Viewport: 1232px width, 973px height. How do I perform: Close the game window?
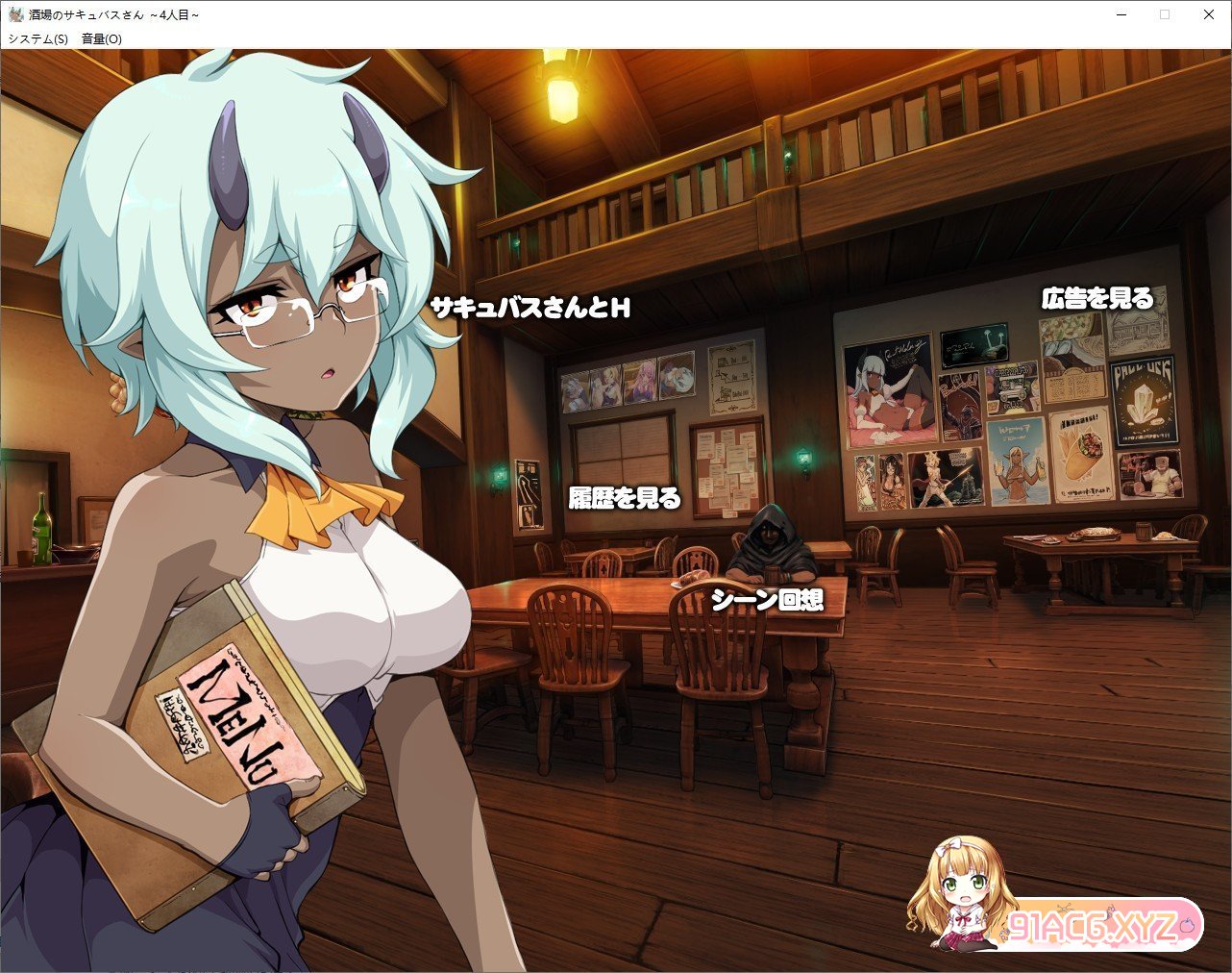[1209, 14]
